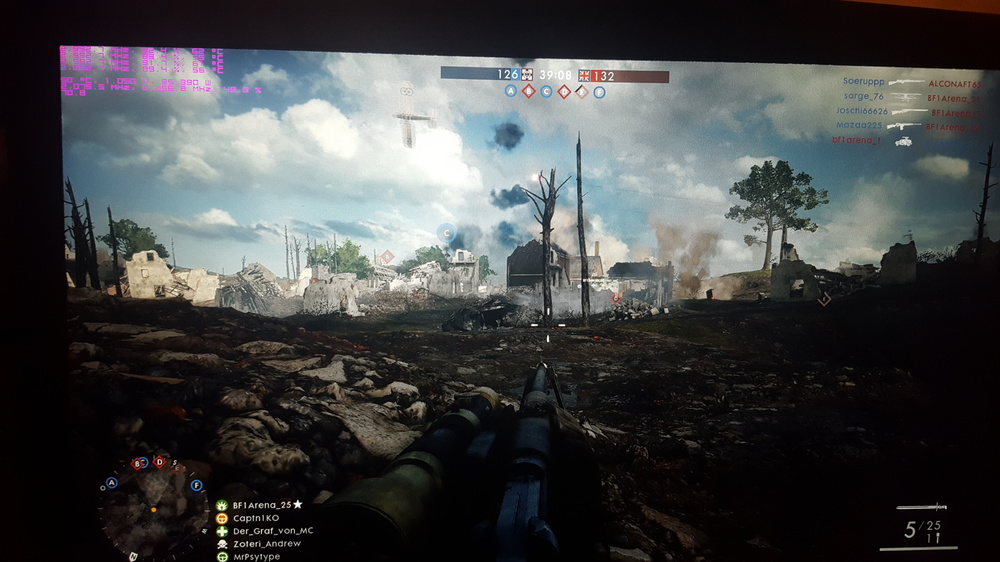This screenshot has width=1000, height=562.
Task: Select objective D marker on the minimap edge
Action: [159, 461]
